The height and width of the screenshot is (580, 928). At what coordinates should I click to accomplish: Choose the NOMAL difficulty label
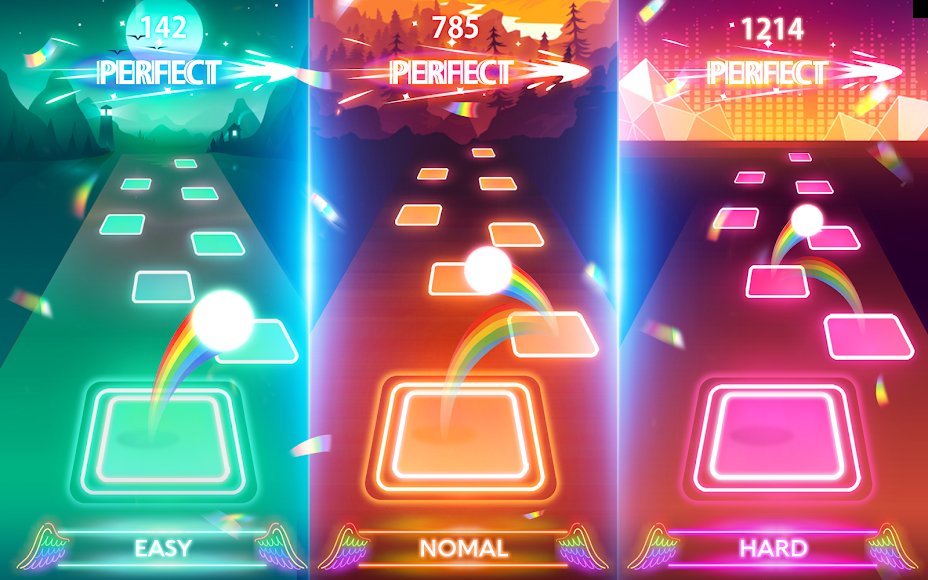point(464,548)
